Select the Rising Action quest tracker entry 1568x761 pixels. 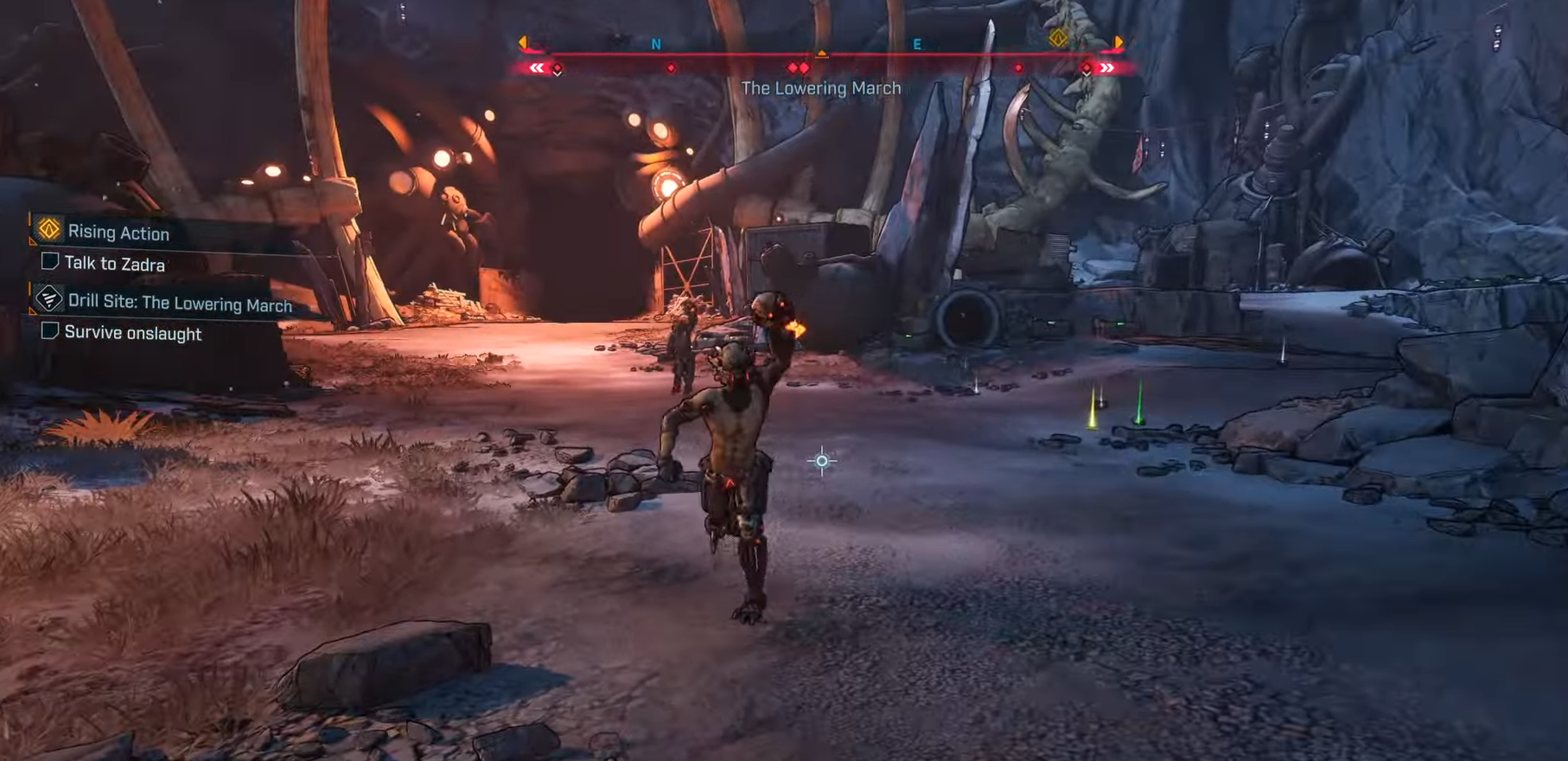118,233
